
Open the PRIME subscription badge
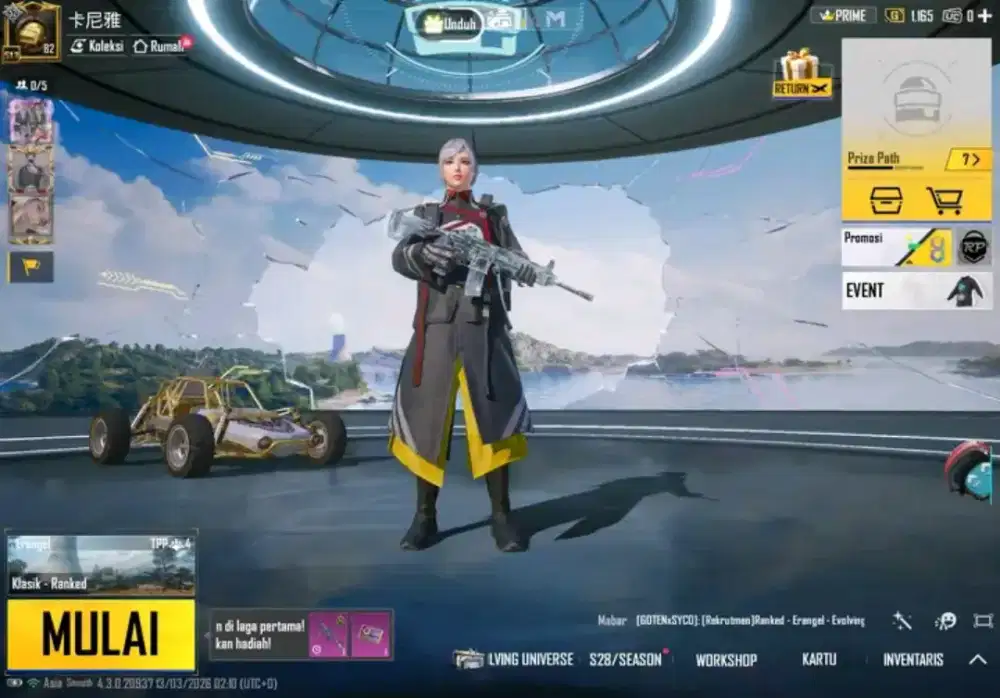click(x=842, y=16)
